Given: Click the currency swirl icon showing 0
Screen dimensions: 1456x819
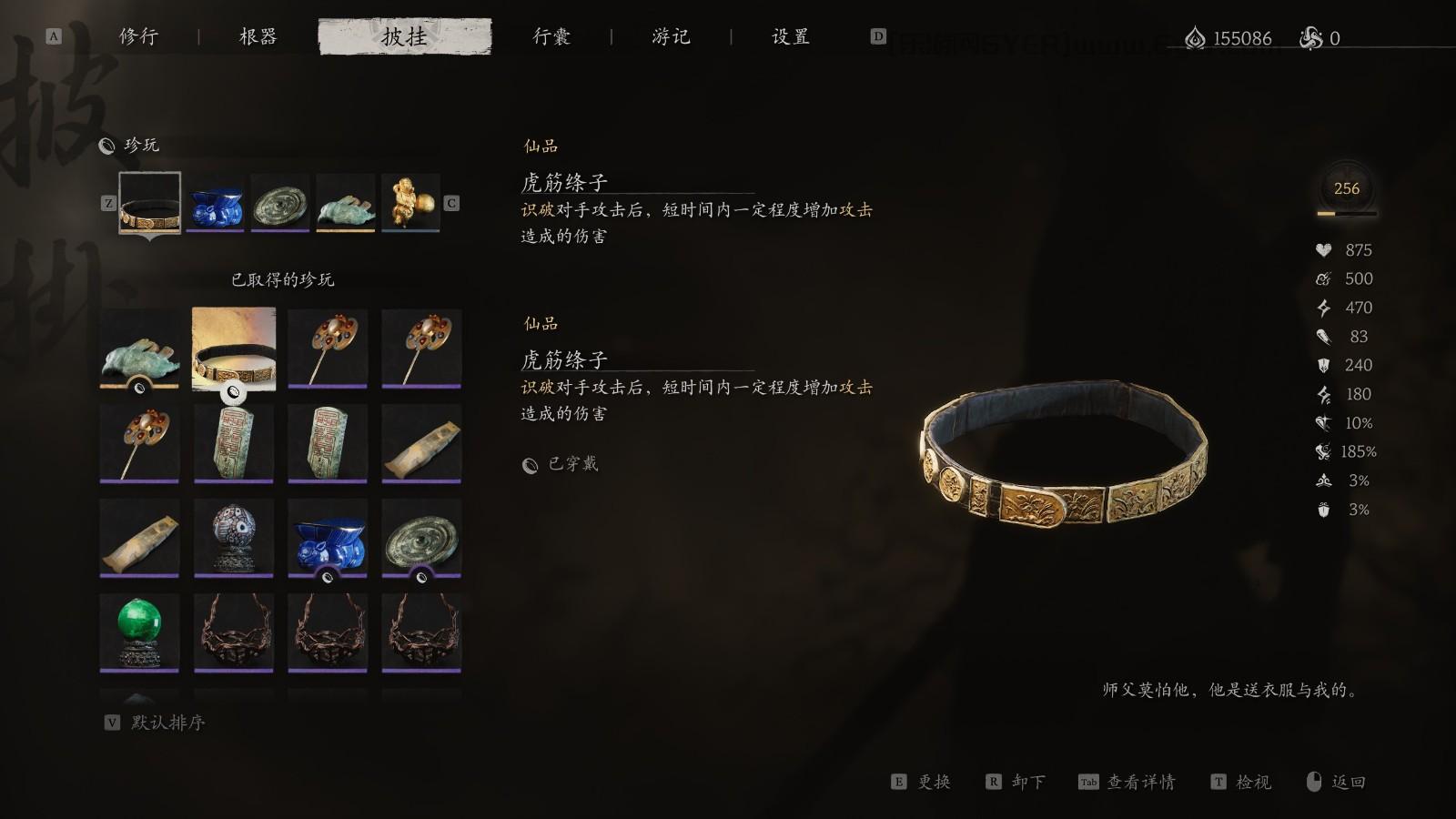Looking at the screenshot, I should (x=1310, y=38).
